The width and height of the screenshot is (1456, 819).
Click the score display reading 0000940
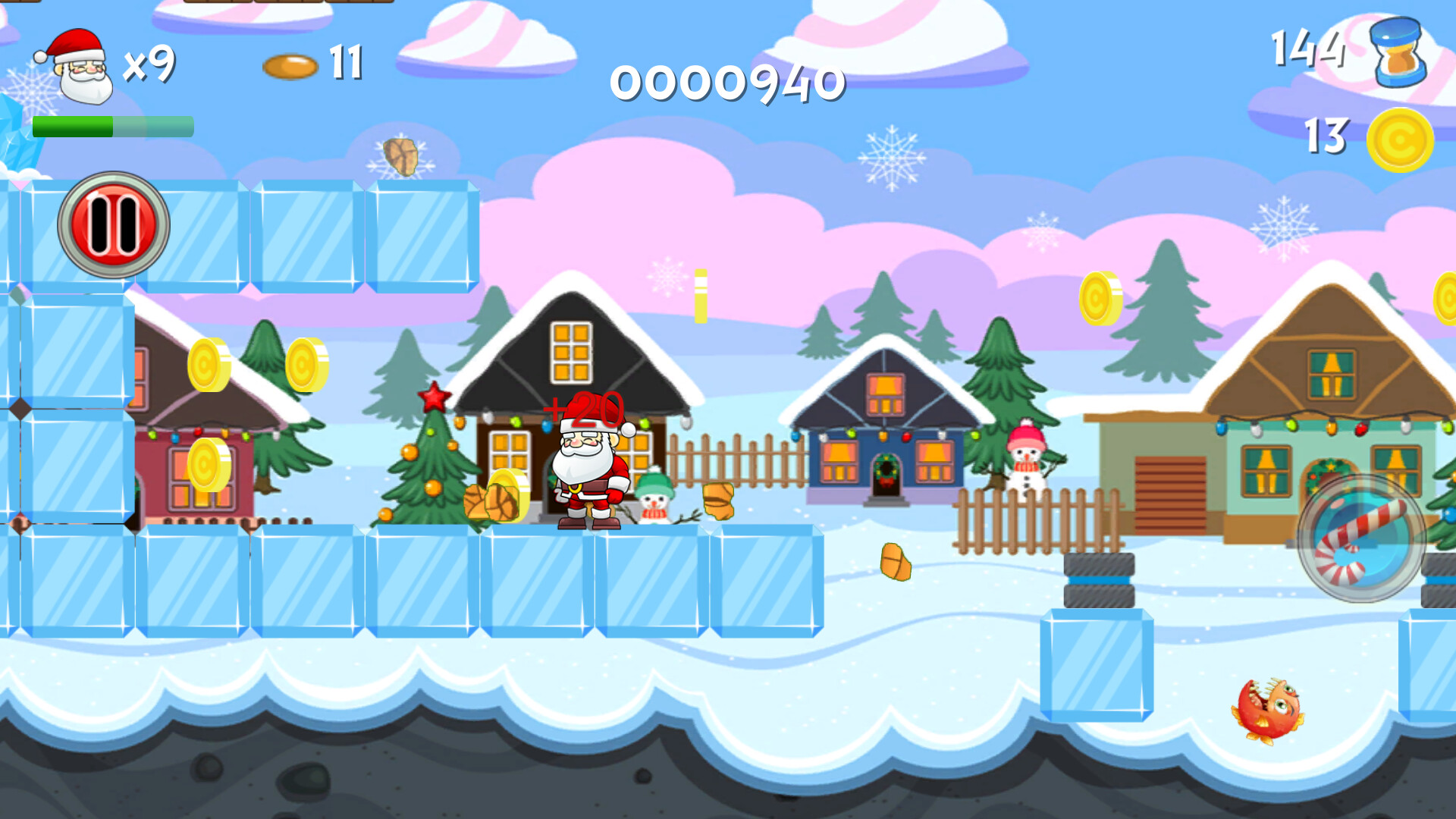728,83
